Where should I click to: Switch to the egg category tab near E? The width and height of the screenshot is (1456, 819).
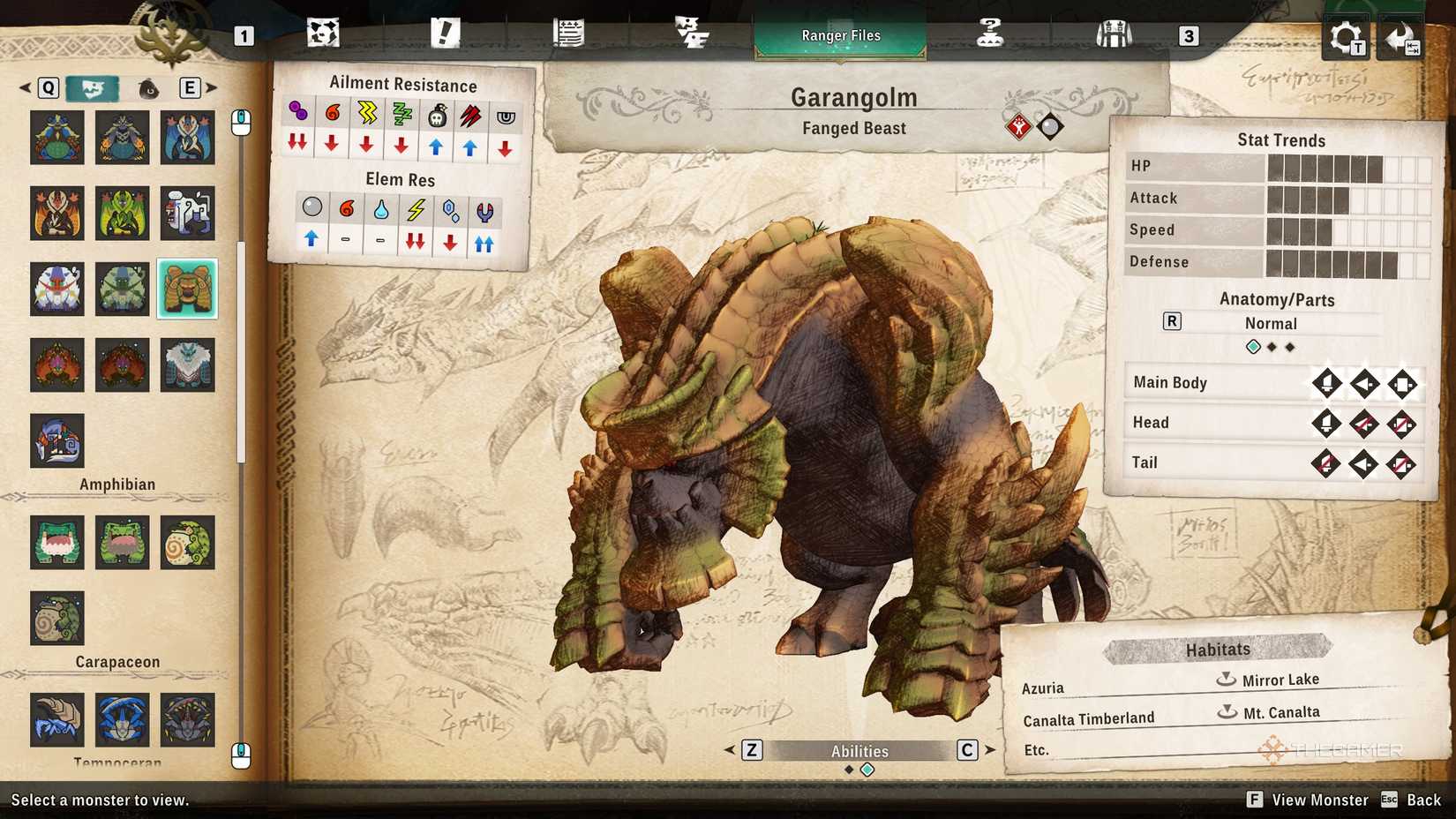[x=148, y=88]
